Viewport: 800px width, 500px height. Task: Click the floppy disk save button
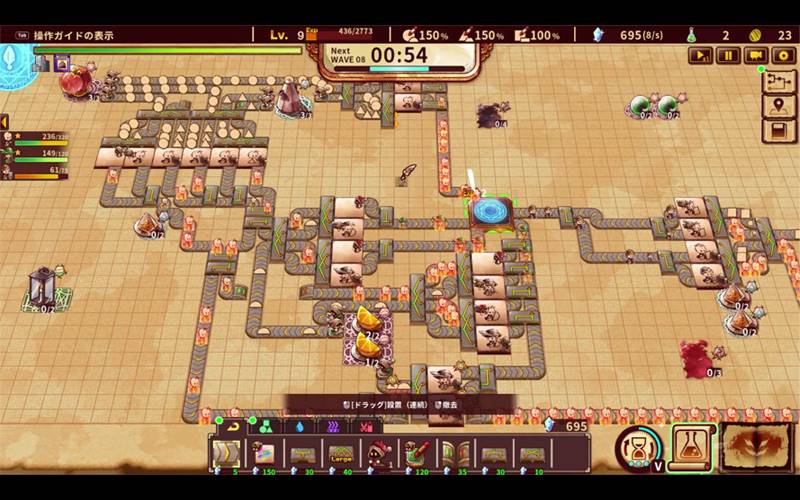click(778, 131)
